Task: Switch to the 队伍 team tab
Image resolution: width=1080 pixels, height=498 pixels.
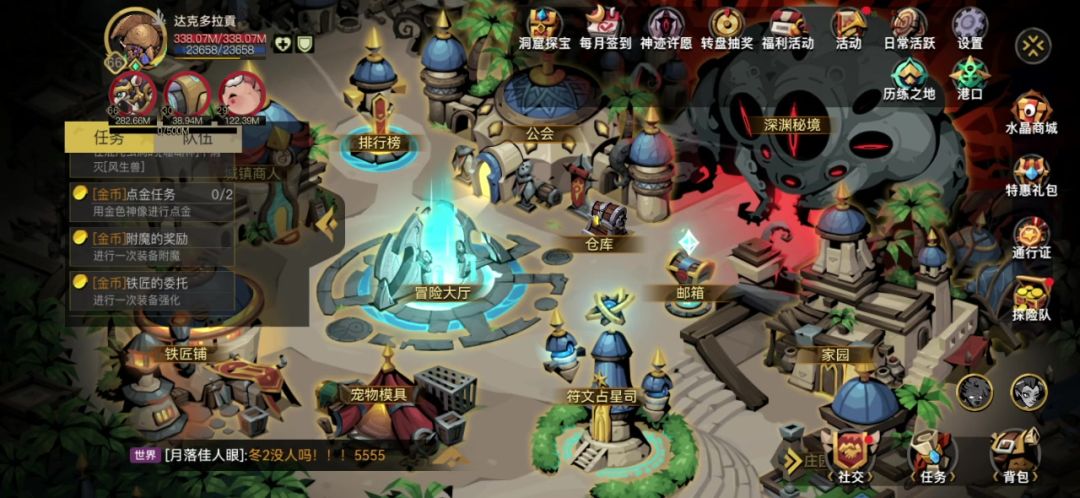Action: click(197, 138)
